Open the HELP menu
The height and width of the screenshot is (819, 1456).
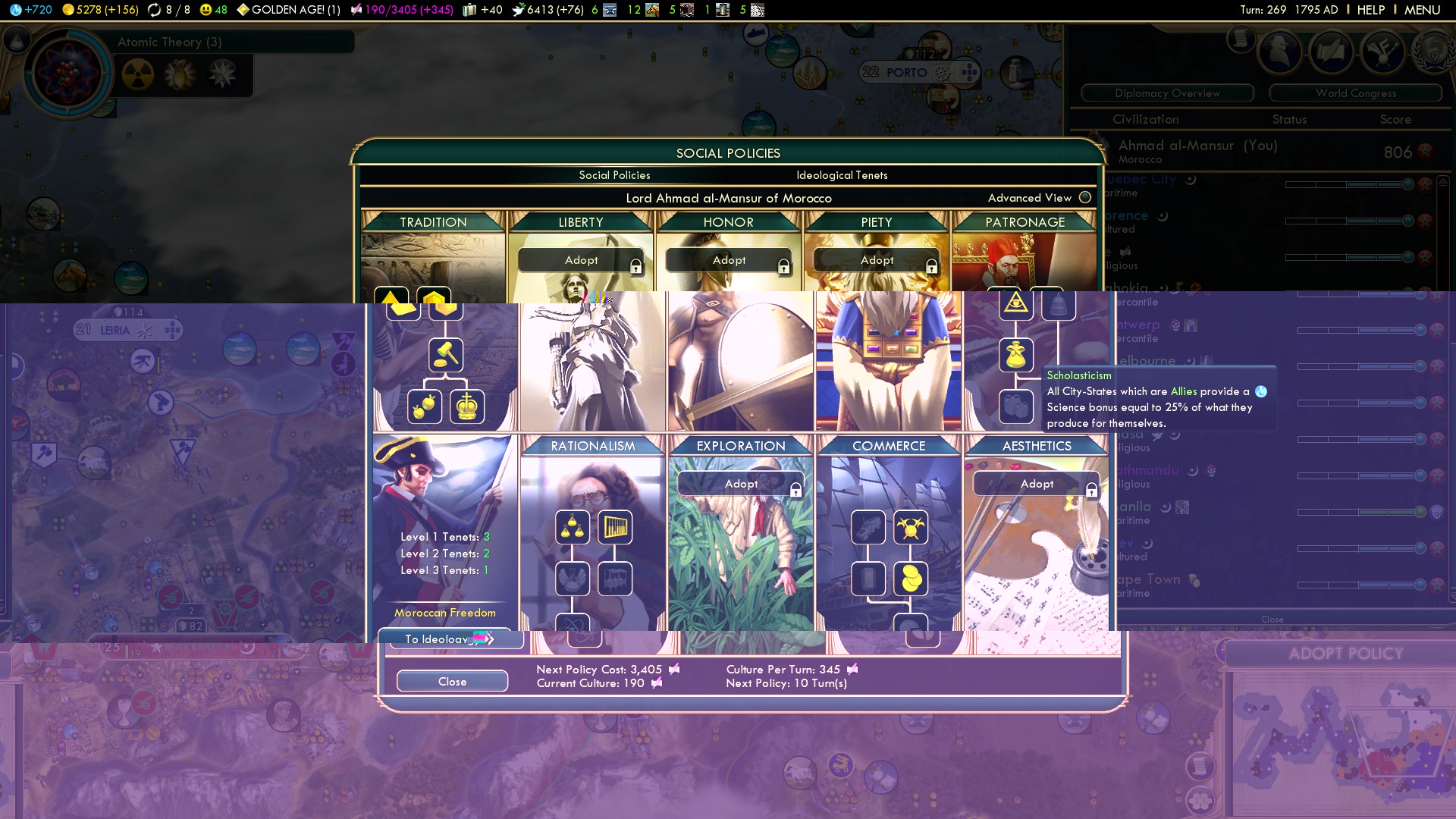[1370, 10]
